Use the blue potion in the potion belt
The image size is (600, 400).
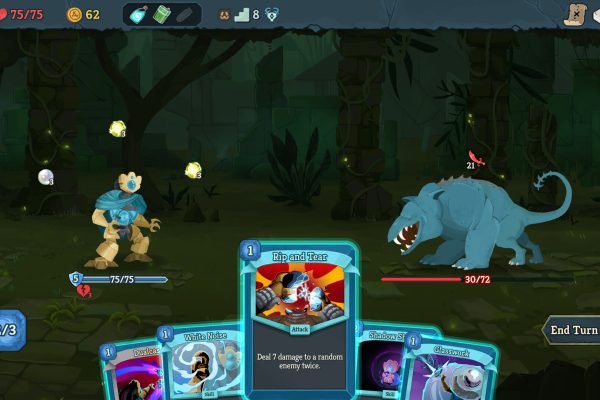tap(141, 15)
